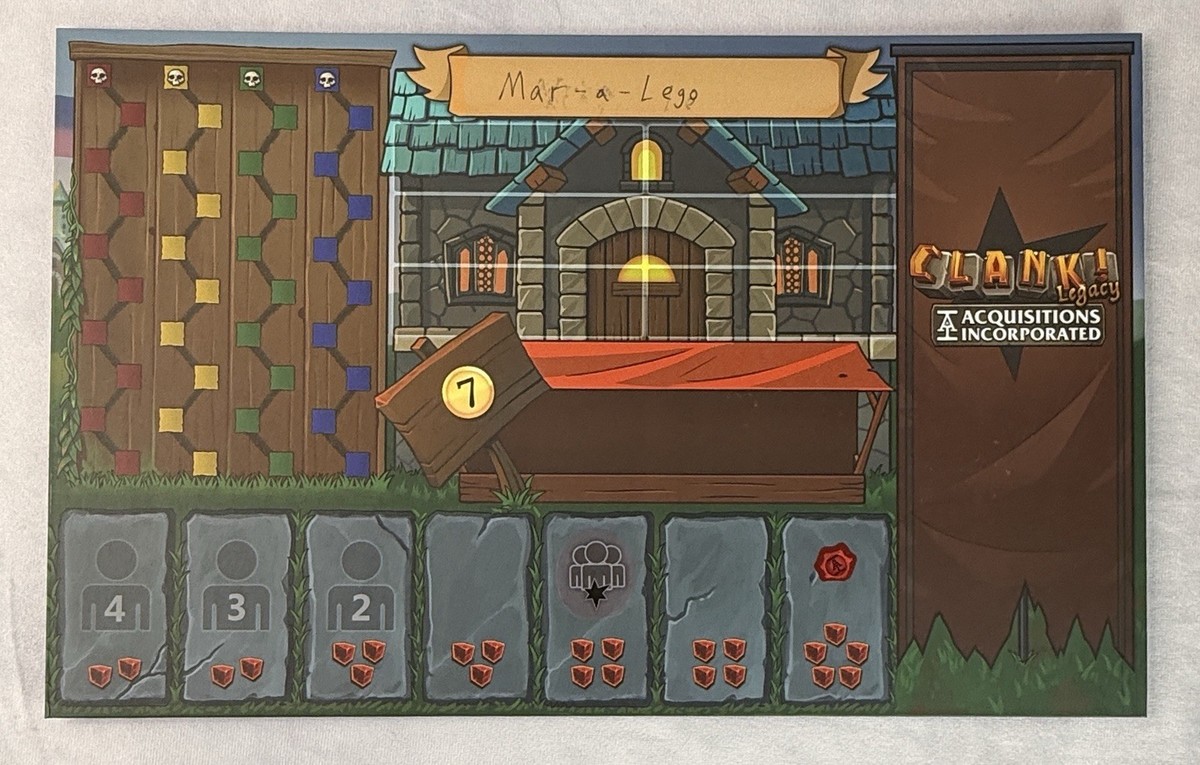Select the group-with-star stone slot
Image resolution: width=1200 pixels, height=765 pixels.
(x=597, y=607)
